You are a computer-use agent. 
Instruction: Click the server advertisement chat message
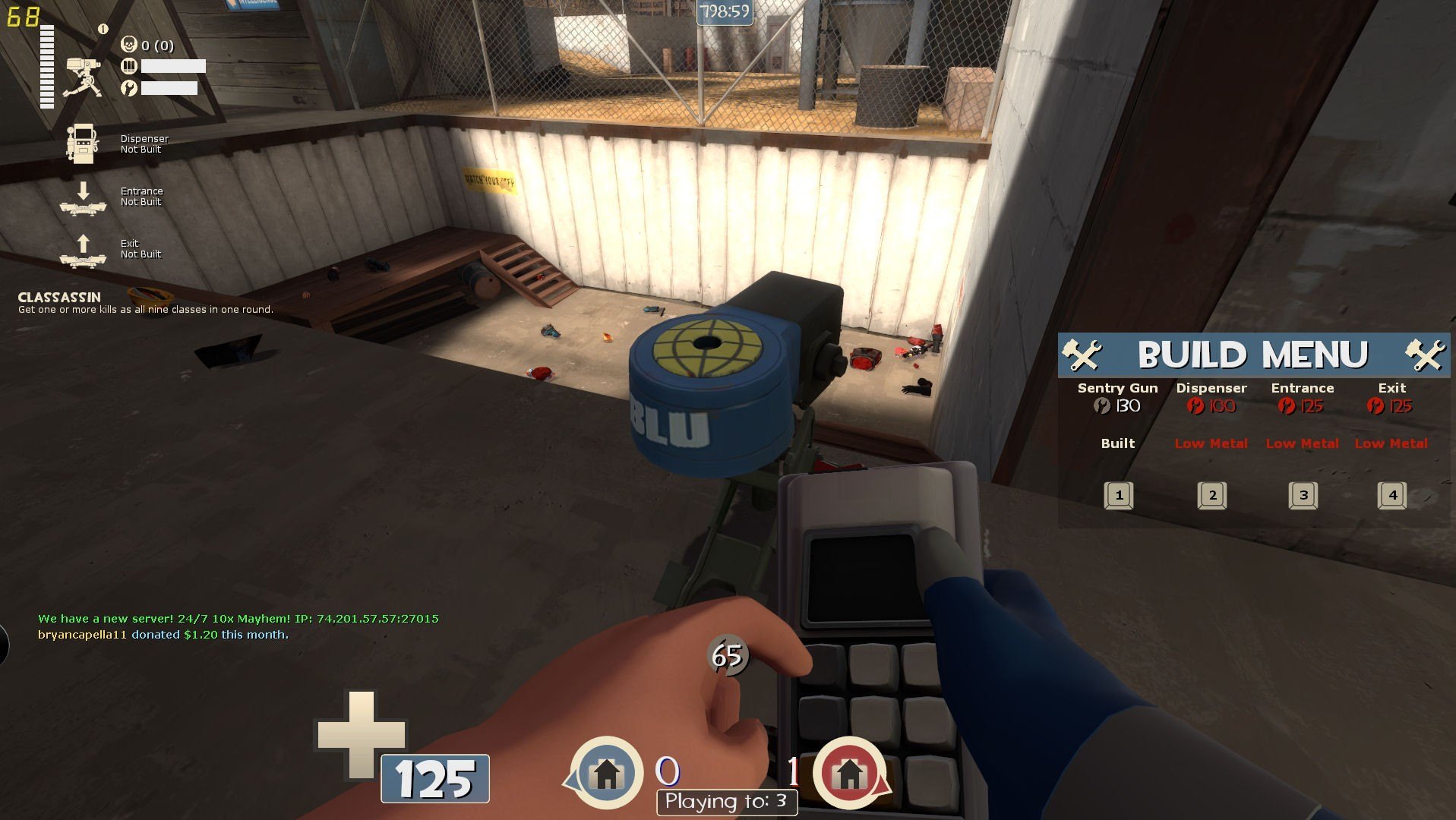click(238, 619)
